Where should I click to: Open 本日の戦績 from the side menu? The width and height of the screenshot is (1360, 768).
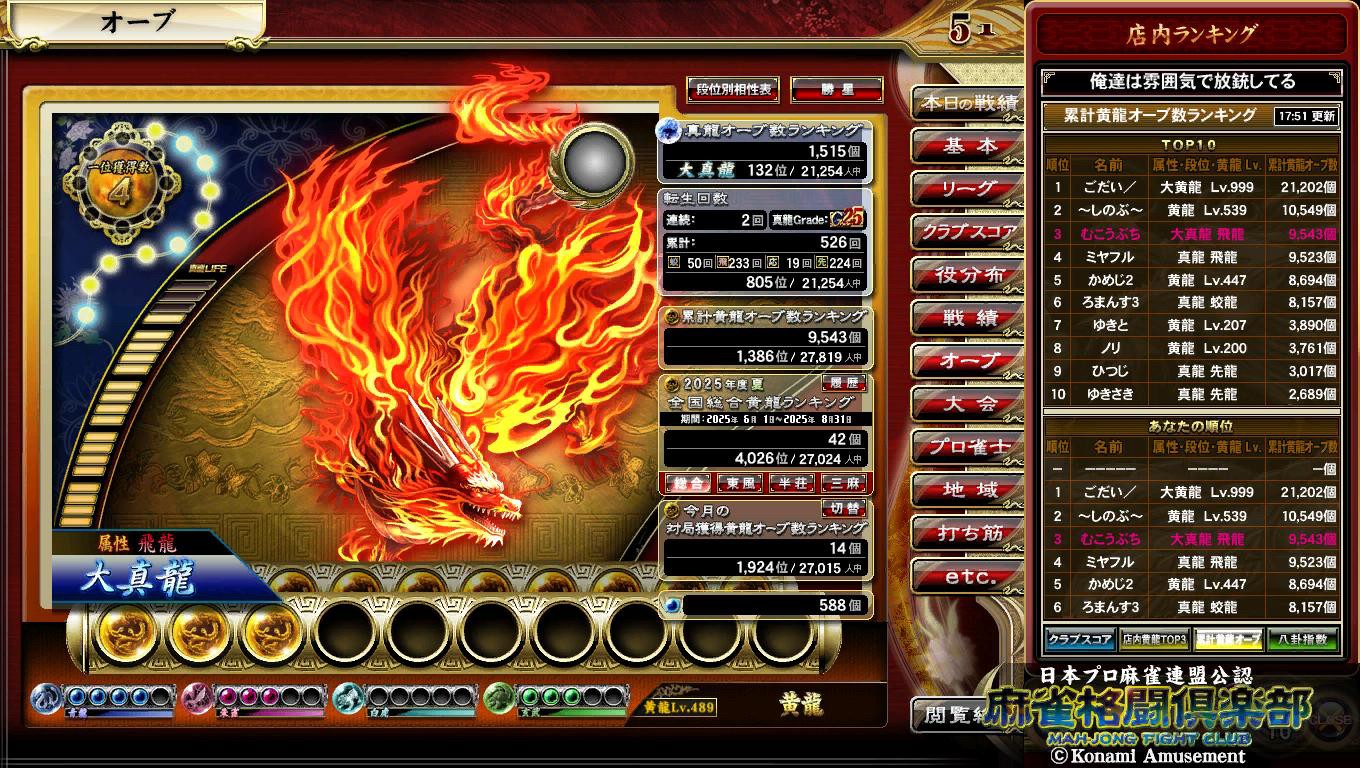(967, 103)
